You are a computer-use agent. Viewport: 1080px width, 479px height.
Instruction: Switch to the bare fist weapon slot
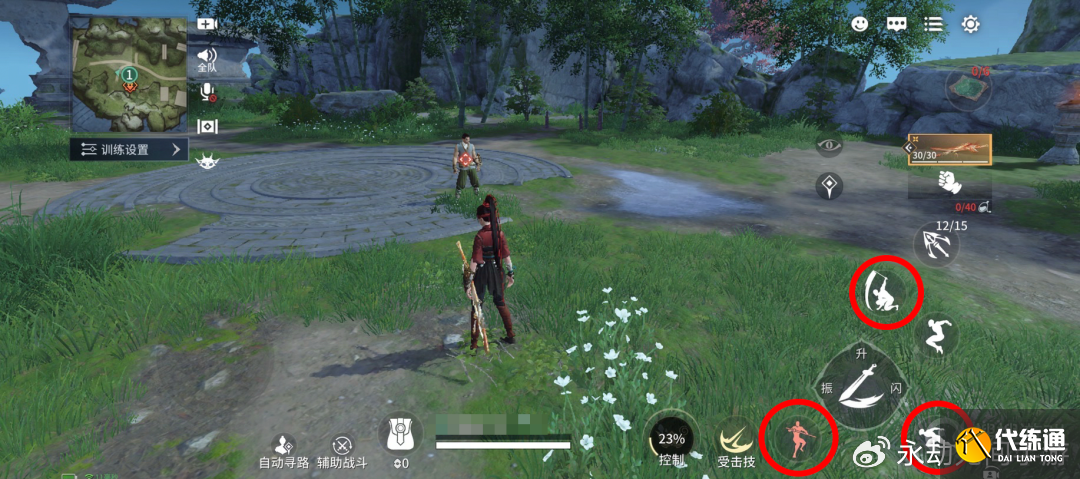click(x=949, y=182)
